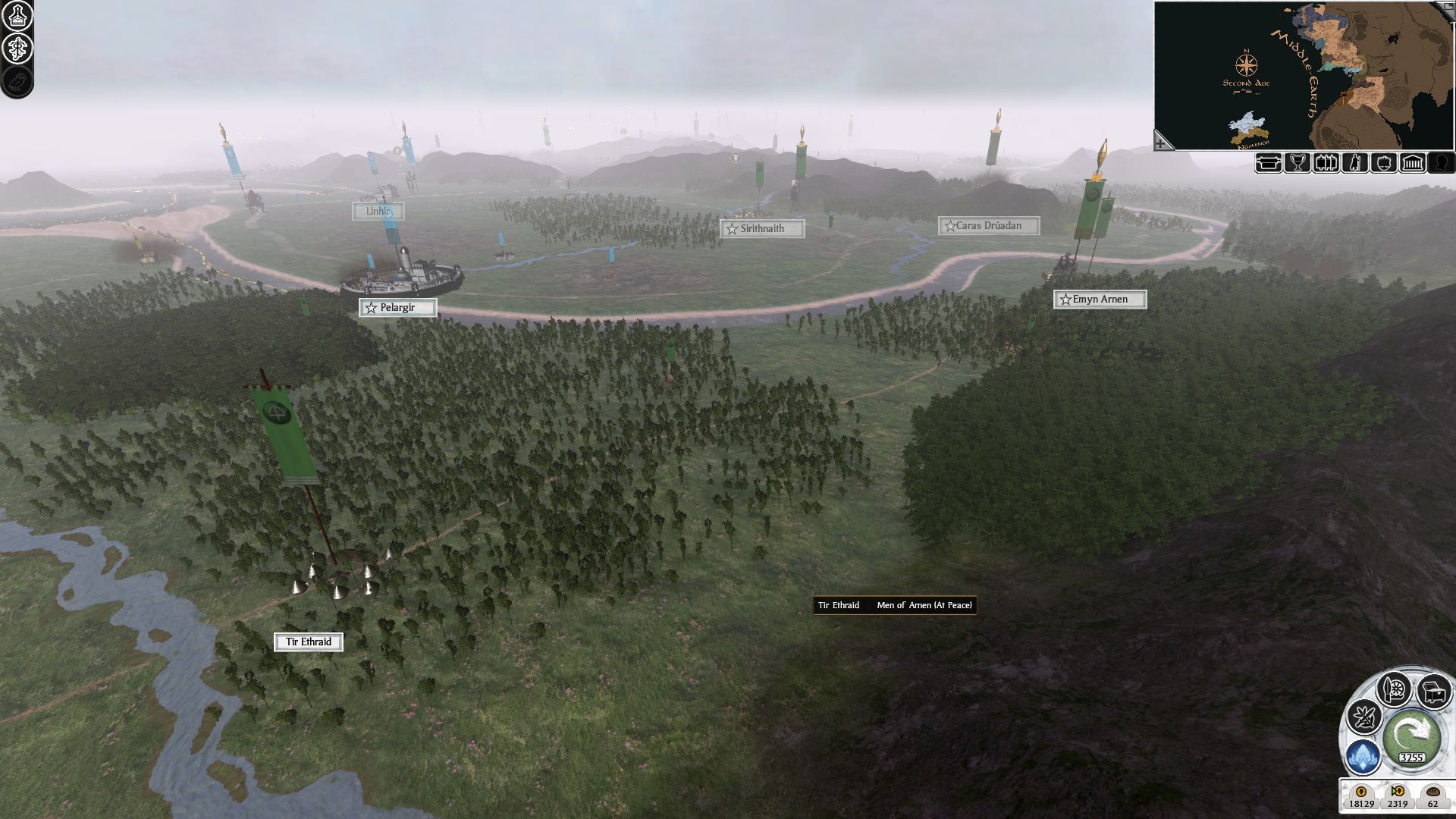Select the Sirithnaith settlement label
This screenshot has height=819, width=1456.
(x=762, y=228)
